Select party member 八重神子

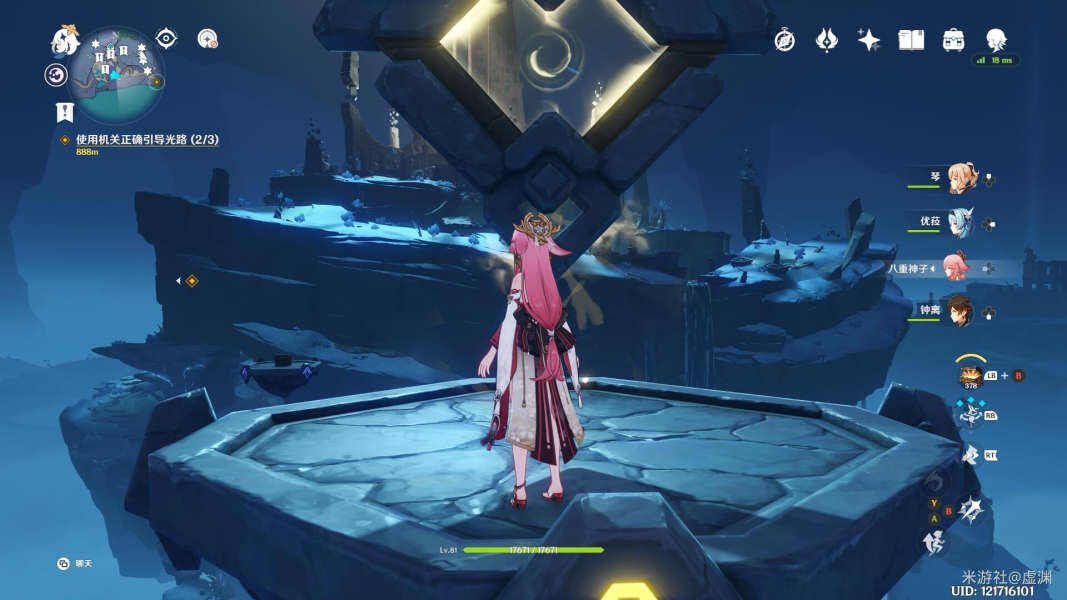click(x=957, y=267)
